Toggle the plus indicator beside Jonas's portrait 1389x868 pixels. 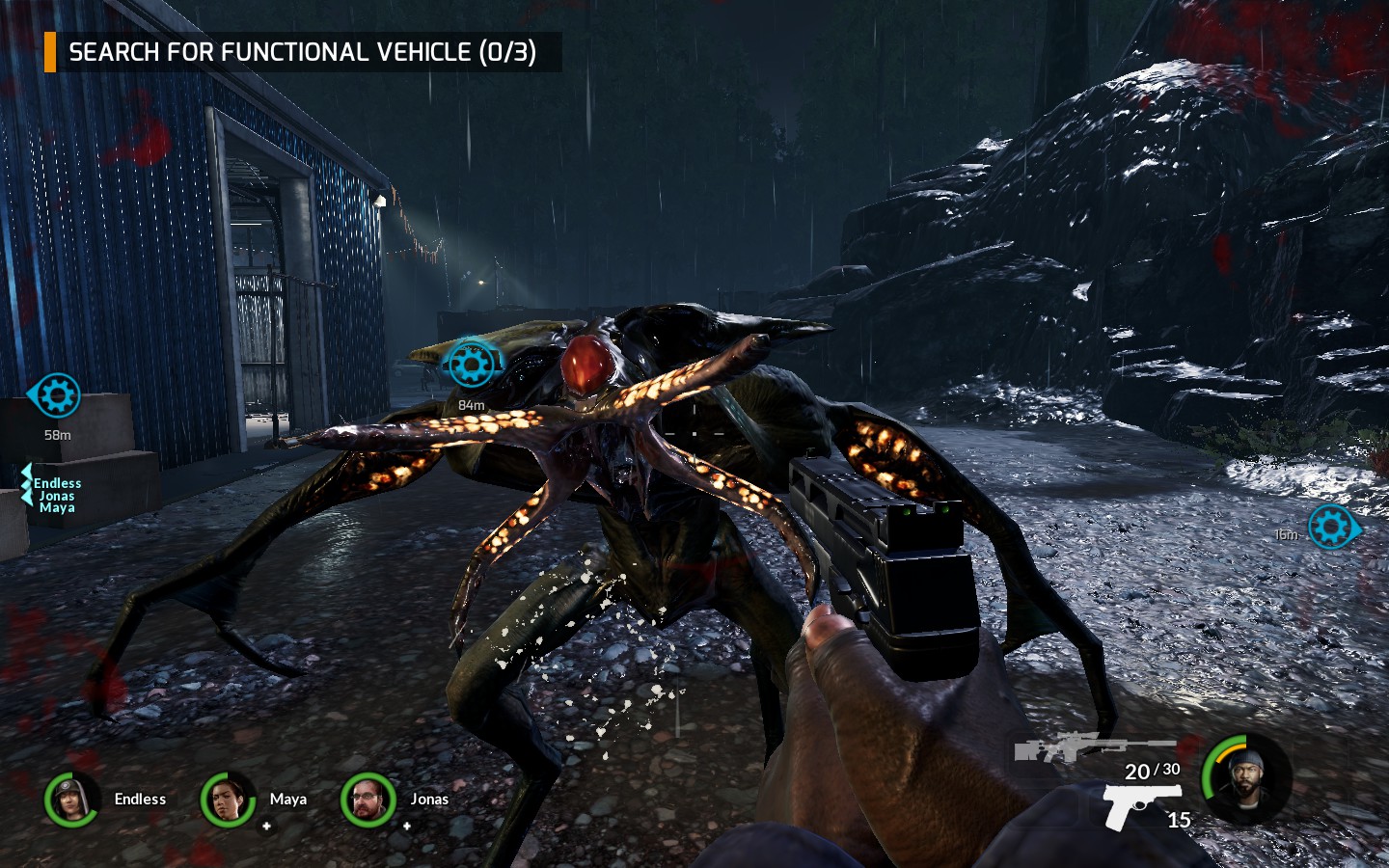[x=406, y=826]
